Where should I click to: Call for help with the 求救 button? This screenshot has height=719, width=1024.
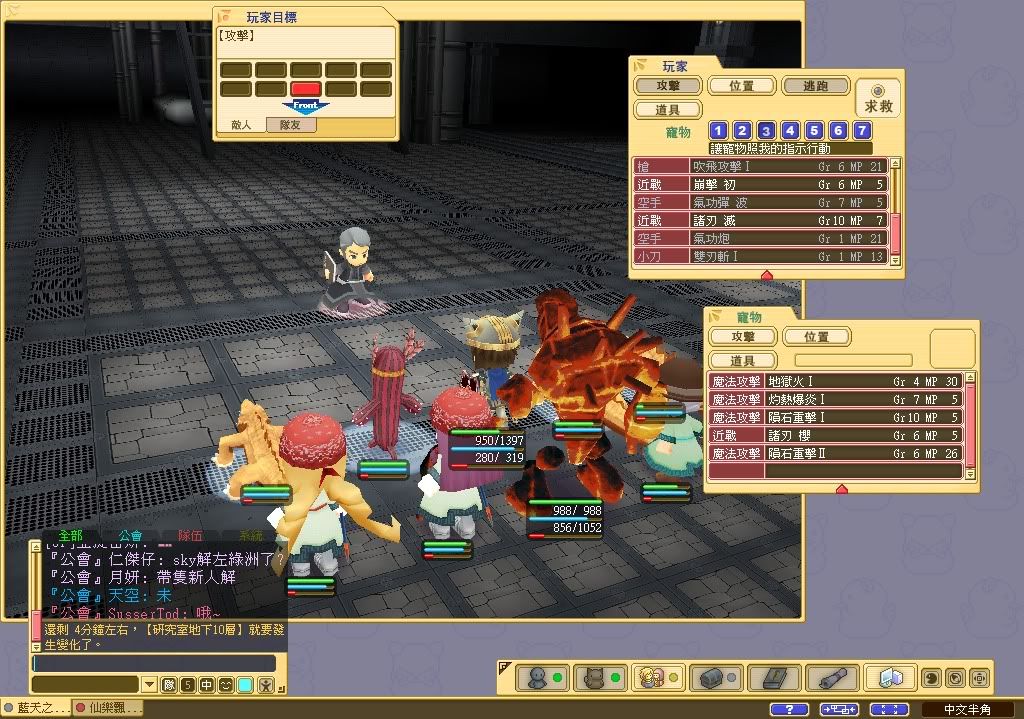click(879, 98)
